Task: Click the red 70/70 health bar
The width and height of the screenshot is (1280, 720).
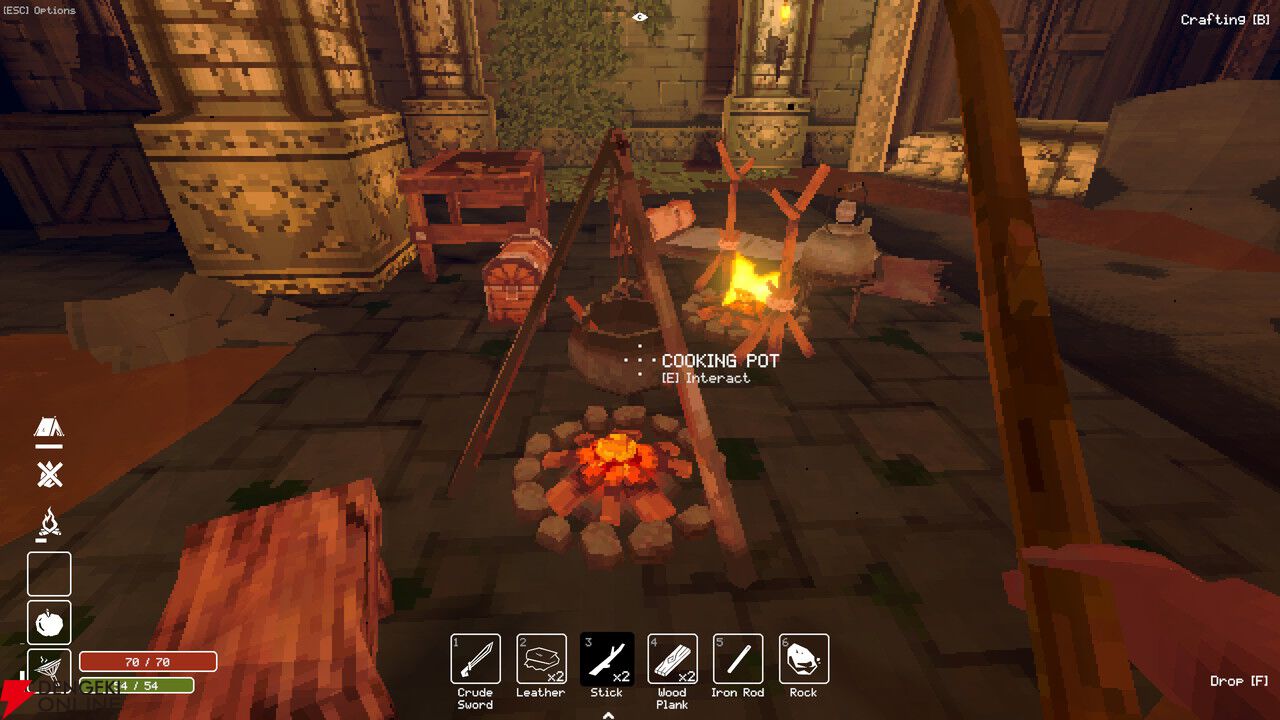Action: [148, 660]
